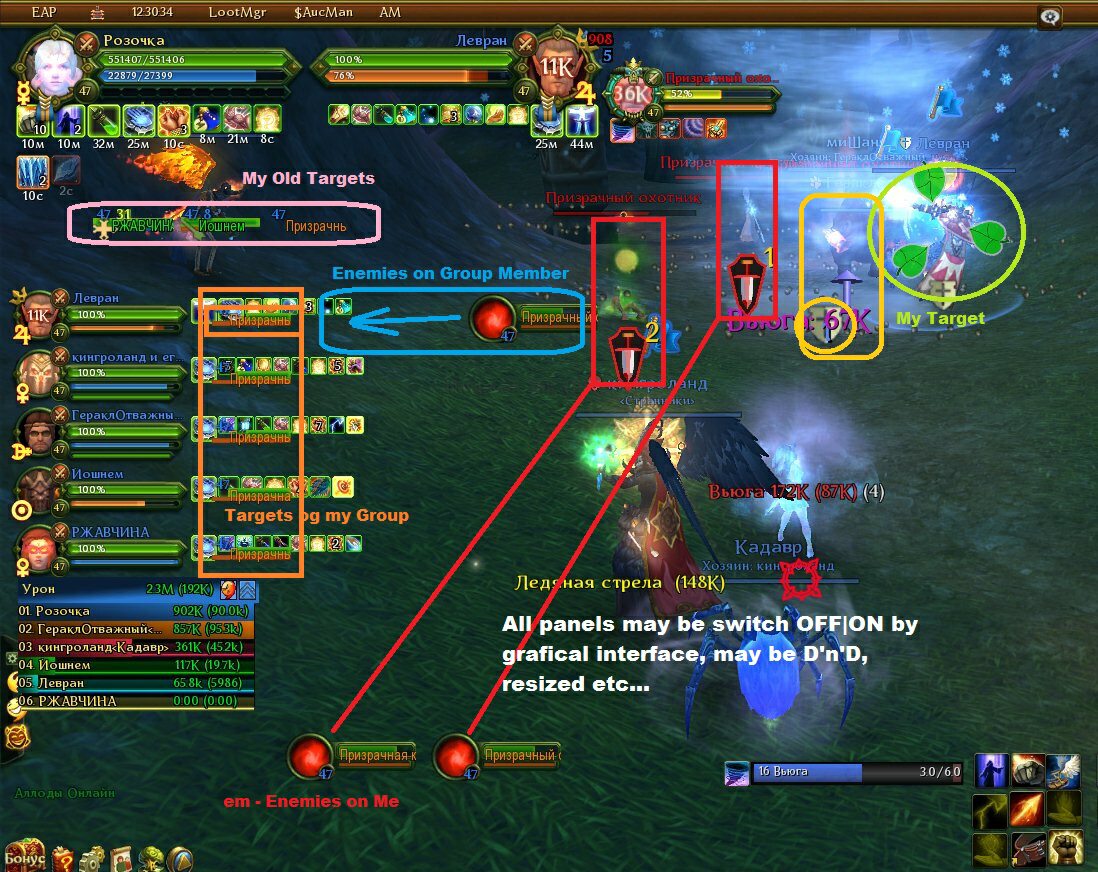The height and width of the screenshot is (872, 1098).
Task: Collapse the Урон damage meter with arrows button
Action: click(x=247, y=590)
